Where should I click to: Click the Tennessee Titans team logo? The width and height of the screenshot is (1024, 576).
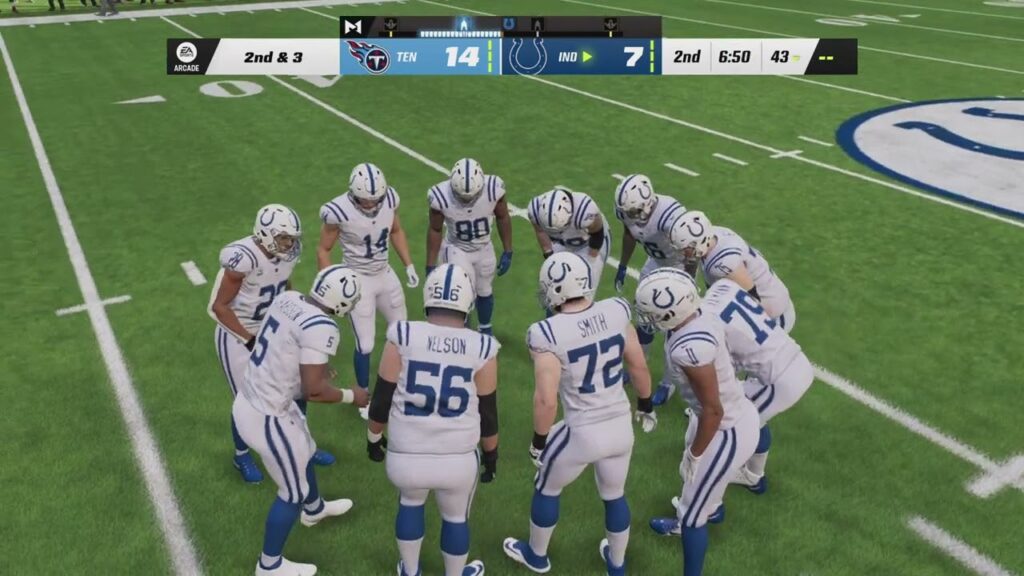[x=368, y=57]
